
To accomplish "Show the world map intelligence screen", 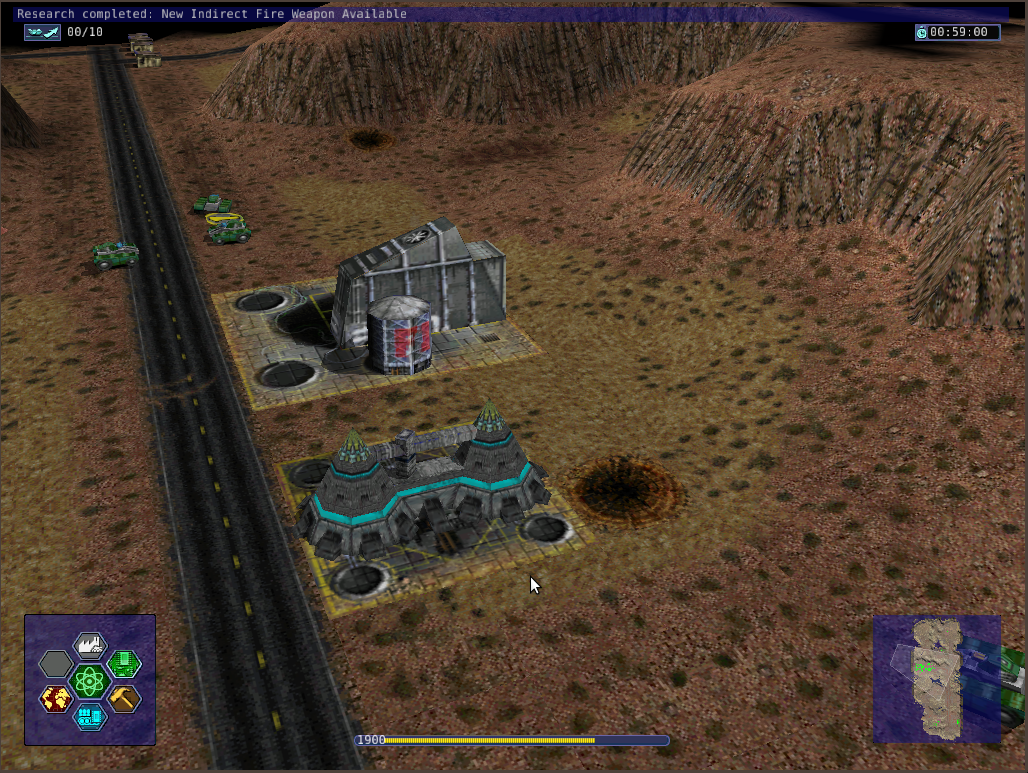I will tap(56, 699).
